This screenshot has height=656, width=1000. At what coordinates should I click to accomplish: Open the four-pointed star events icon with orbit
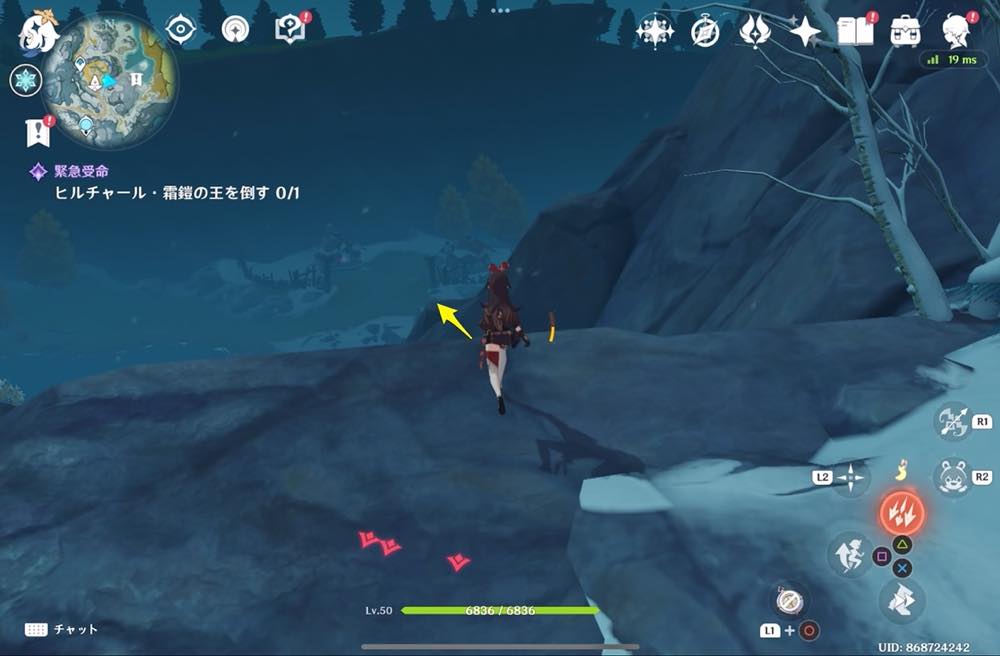click(x=655, y=31)
